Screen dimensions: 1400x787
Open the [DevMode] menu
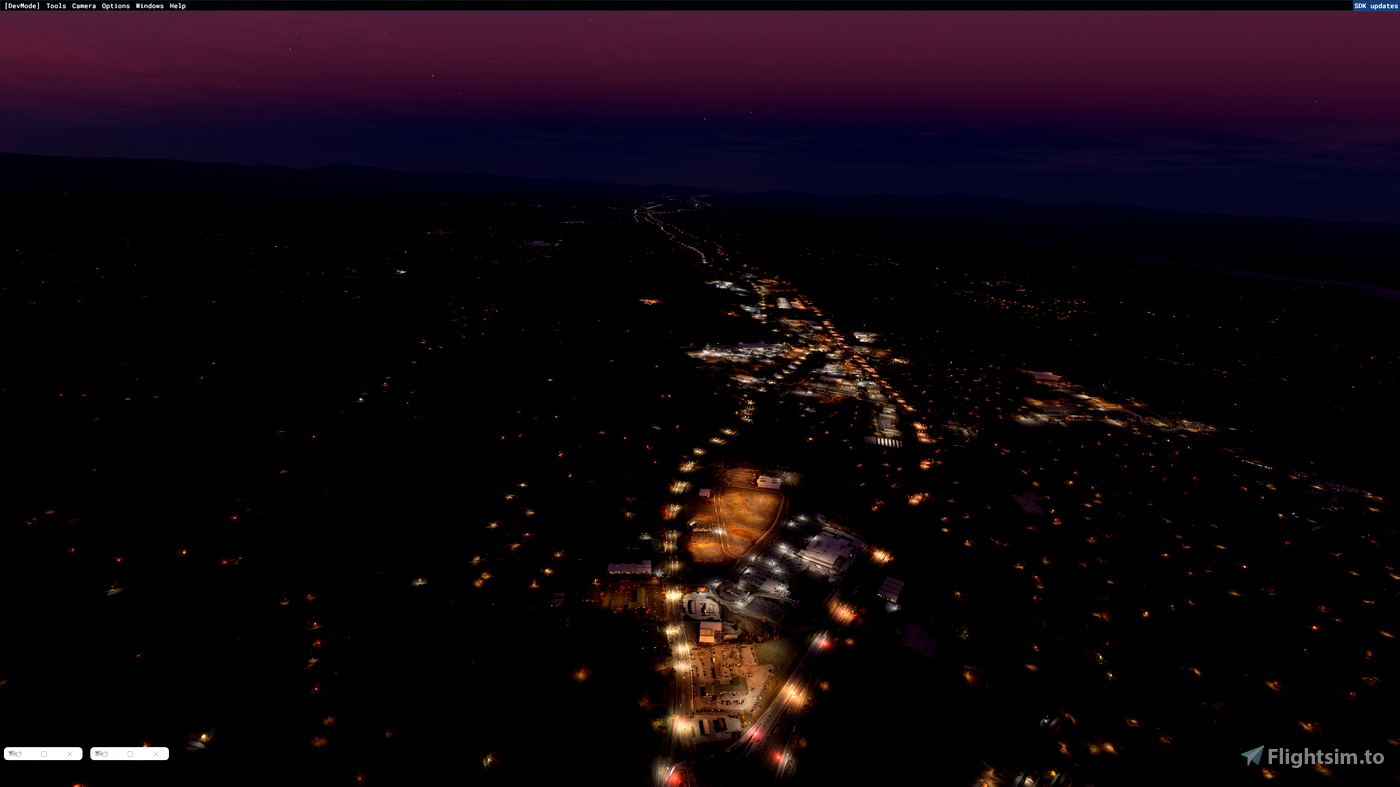[x=21, y=5]
